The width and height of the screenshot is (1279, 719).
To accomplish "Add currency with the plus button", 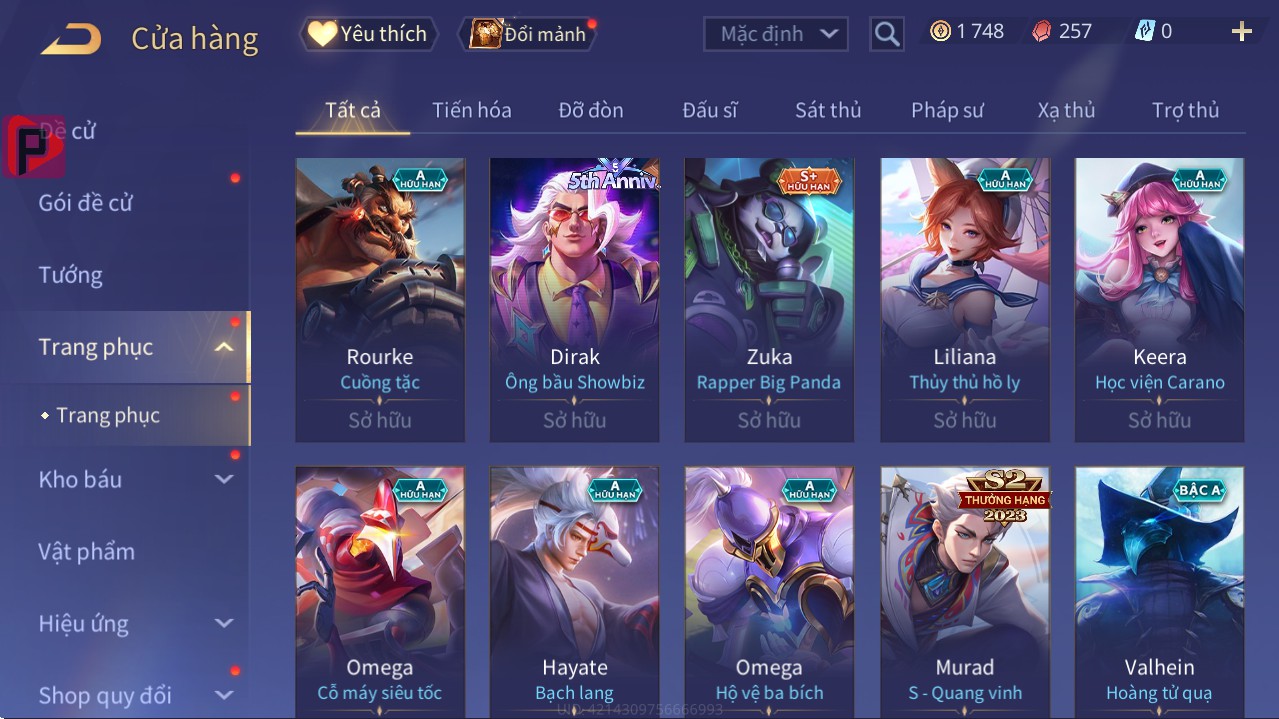I will point(1241,32).
